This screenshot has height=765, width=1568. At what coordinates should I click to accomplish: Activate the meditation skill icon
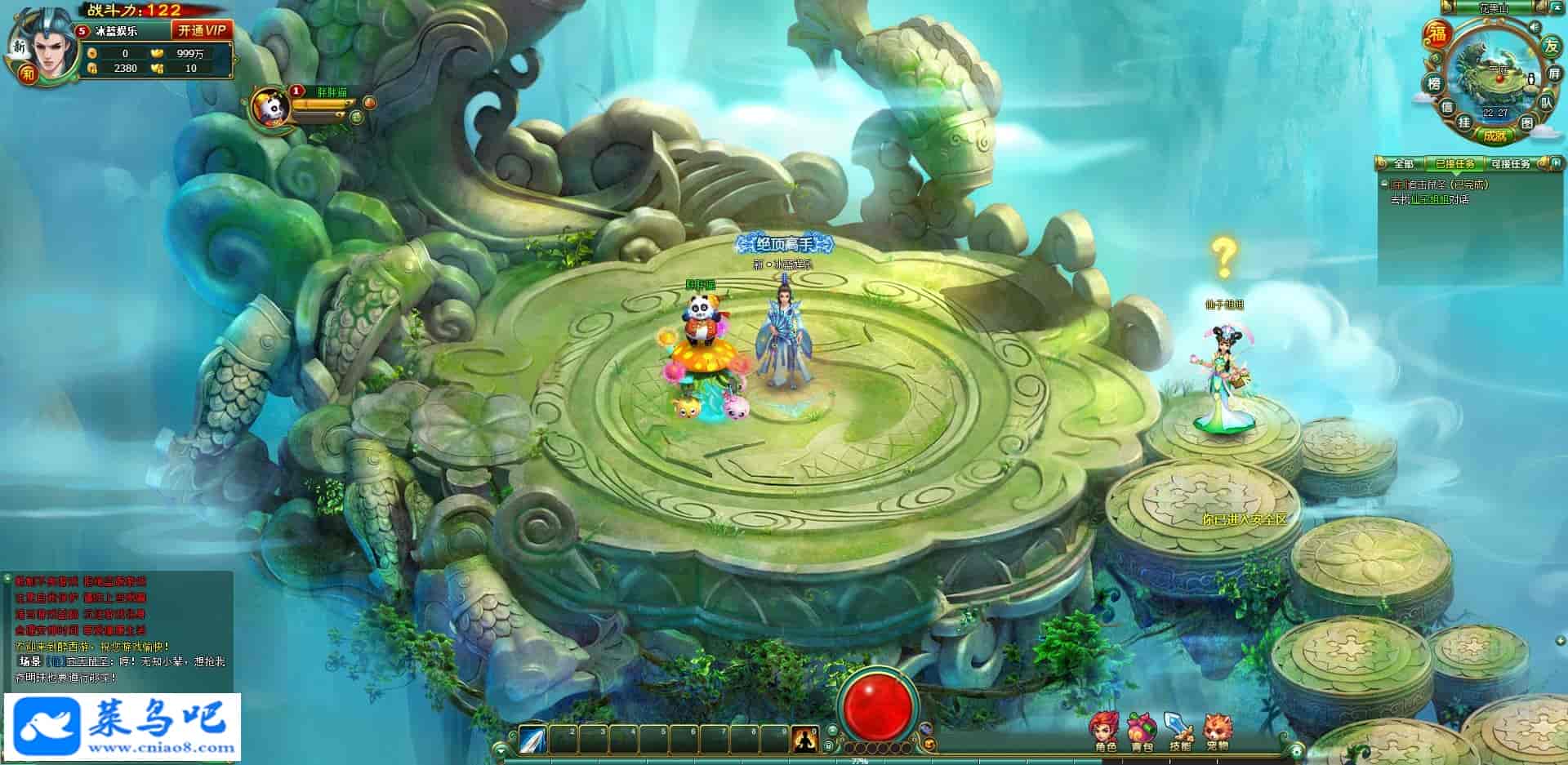(x=804, y=740)
